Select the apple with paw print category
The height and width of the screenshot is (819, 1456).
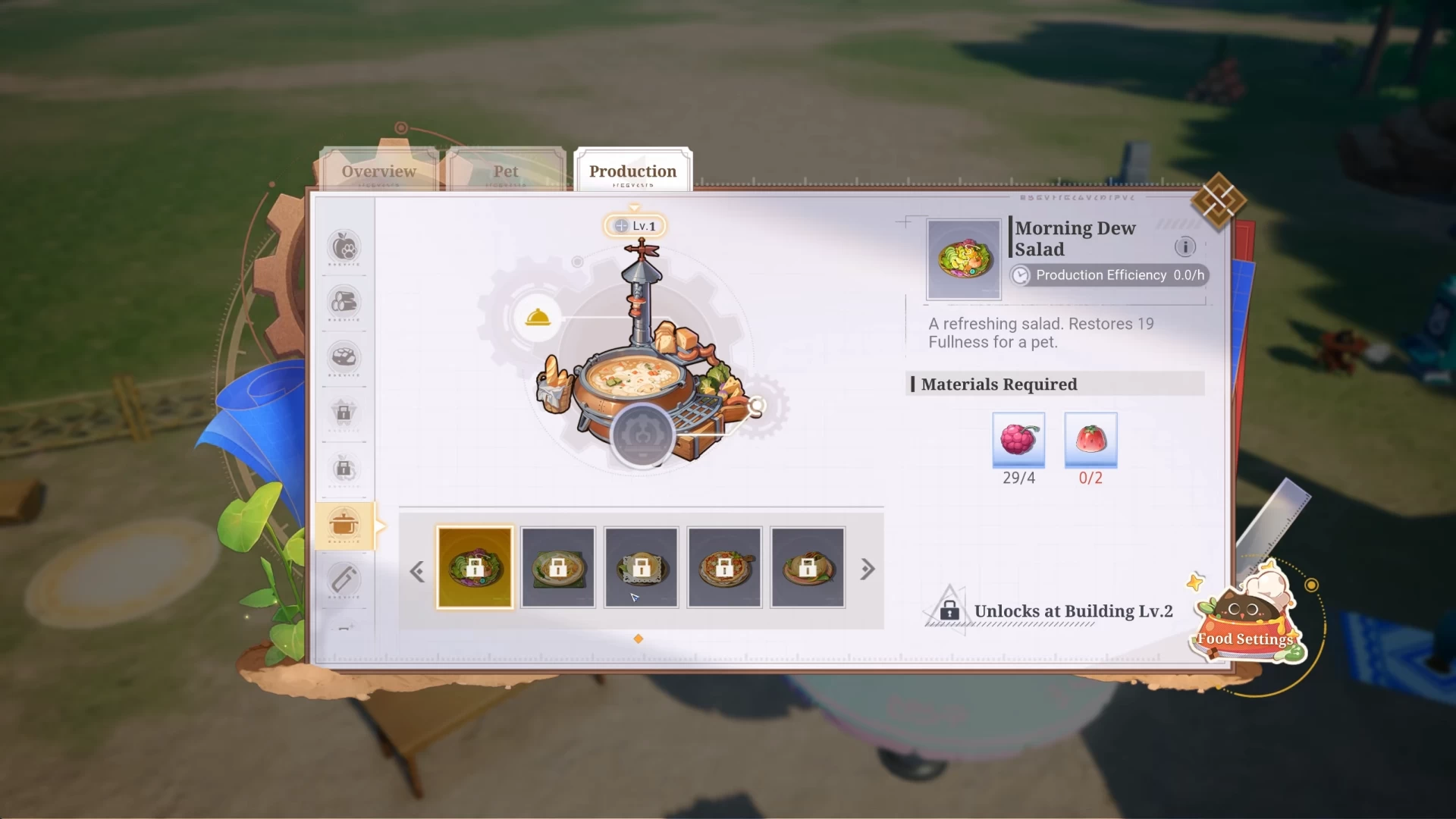(344, 246)
